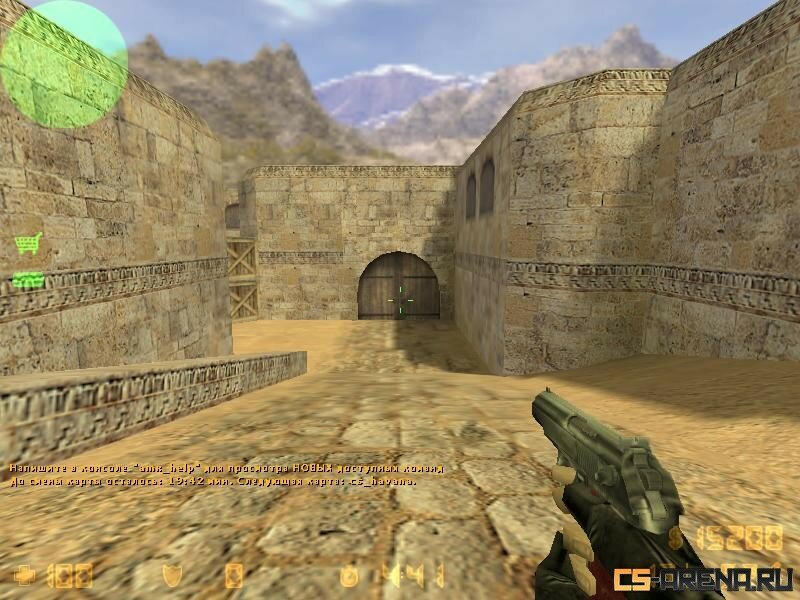Click the green C4 bomb indicator icon
This screenshot has height=600, width=800.
pyautogui.click(x=28, y=280)
